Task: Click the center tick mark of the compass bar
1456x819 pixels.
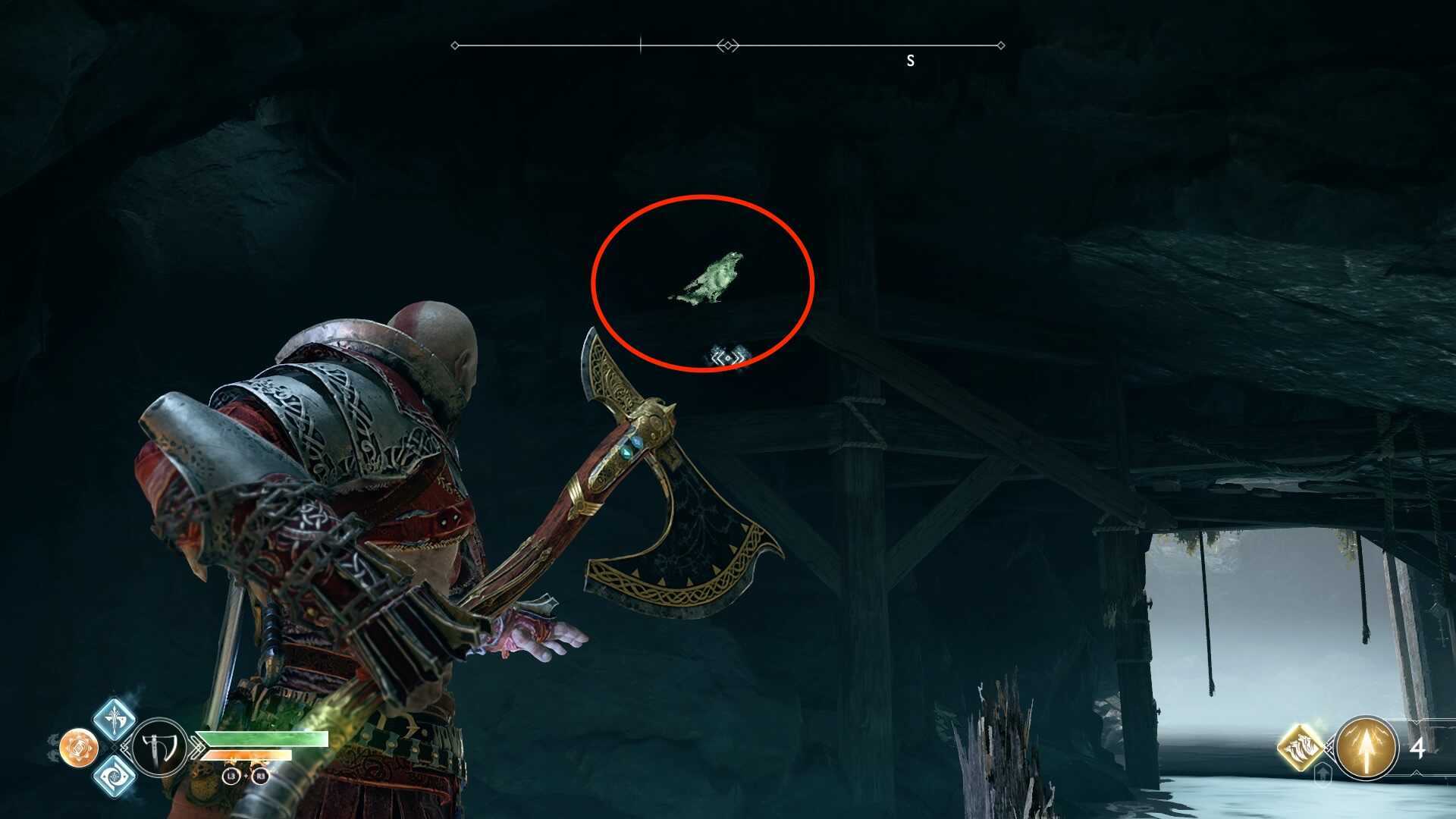Action: pyautogui.click(x=641, y=44)
